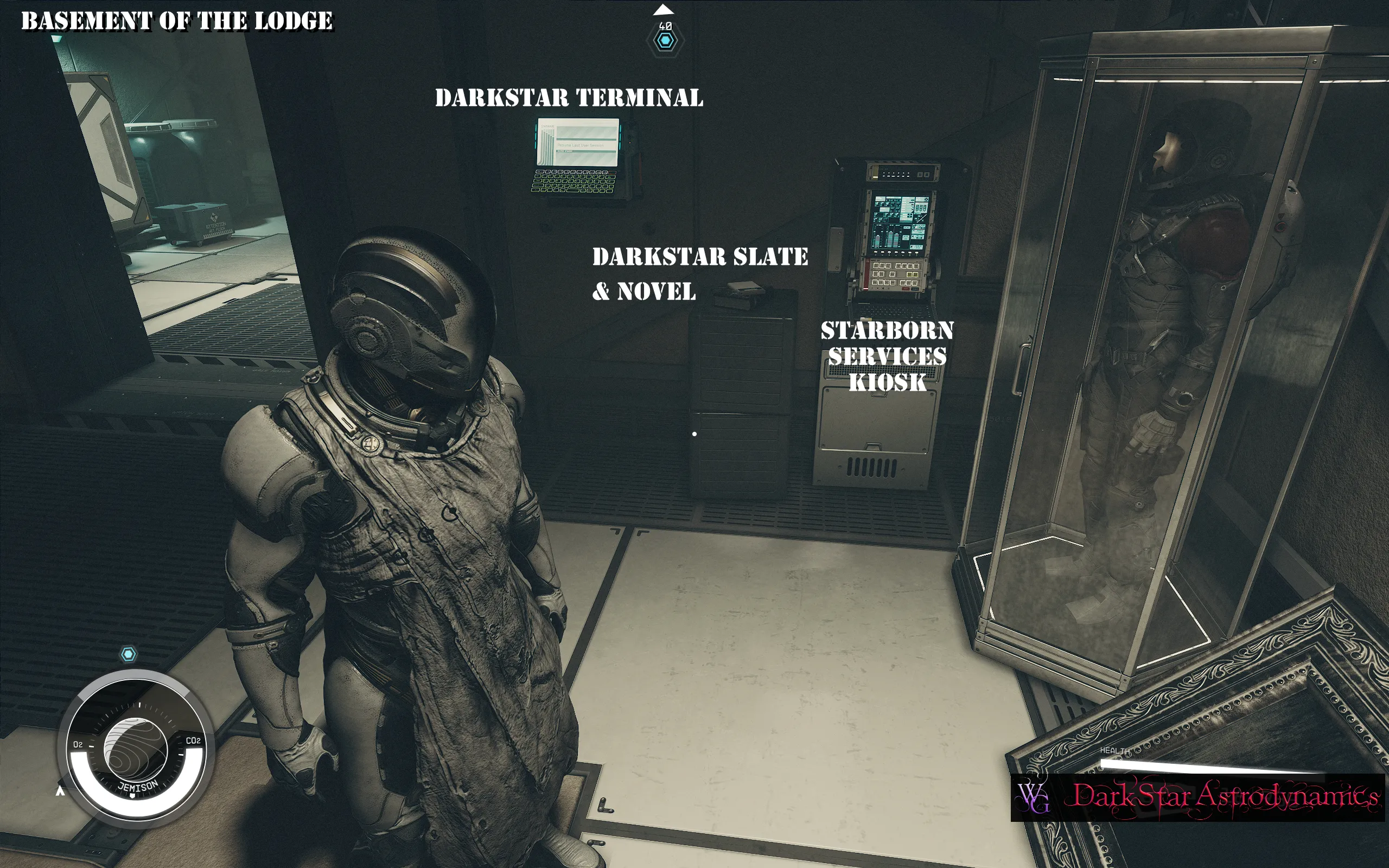Select the Jemison planet watch gauge
Viewport: 1389px width, 868px height.
pos(136,749)
